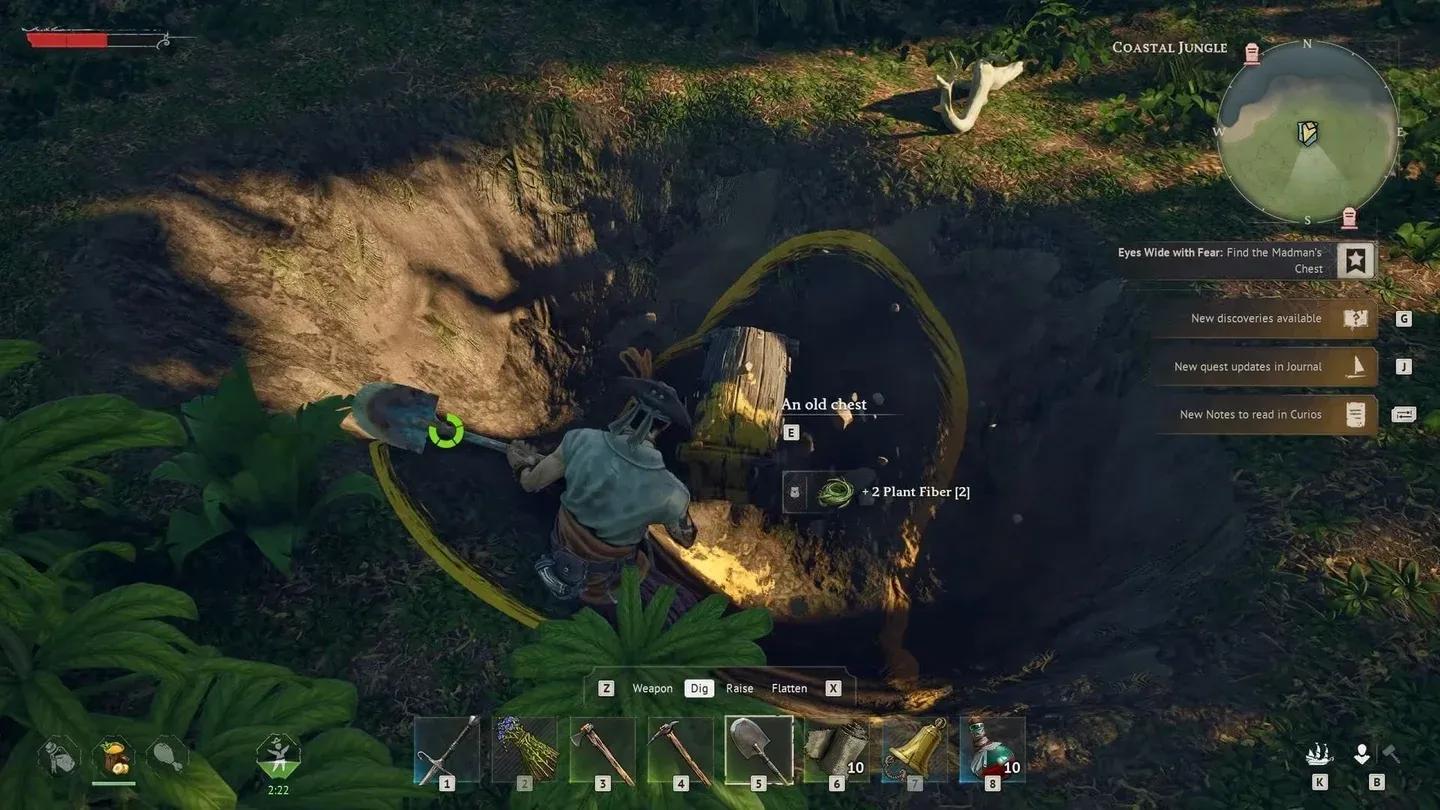Equip the axe from the hotbar
The image size is (1440, 810).
click(603, 750)
